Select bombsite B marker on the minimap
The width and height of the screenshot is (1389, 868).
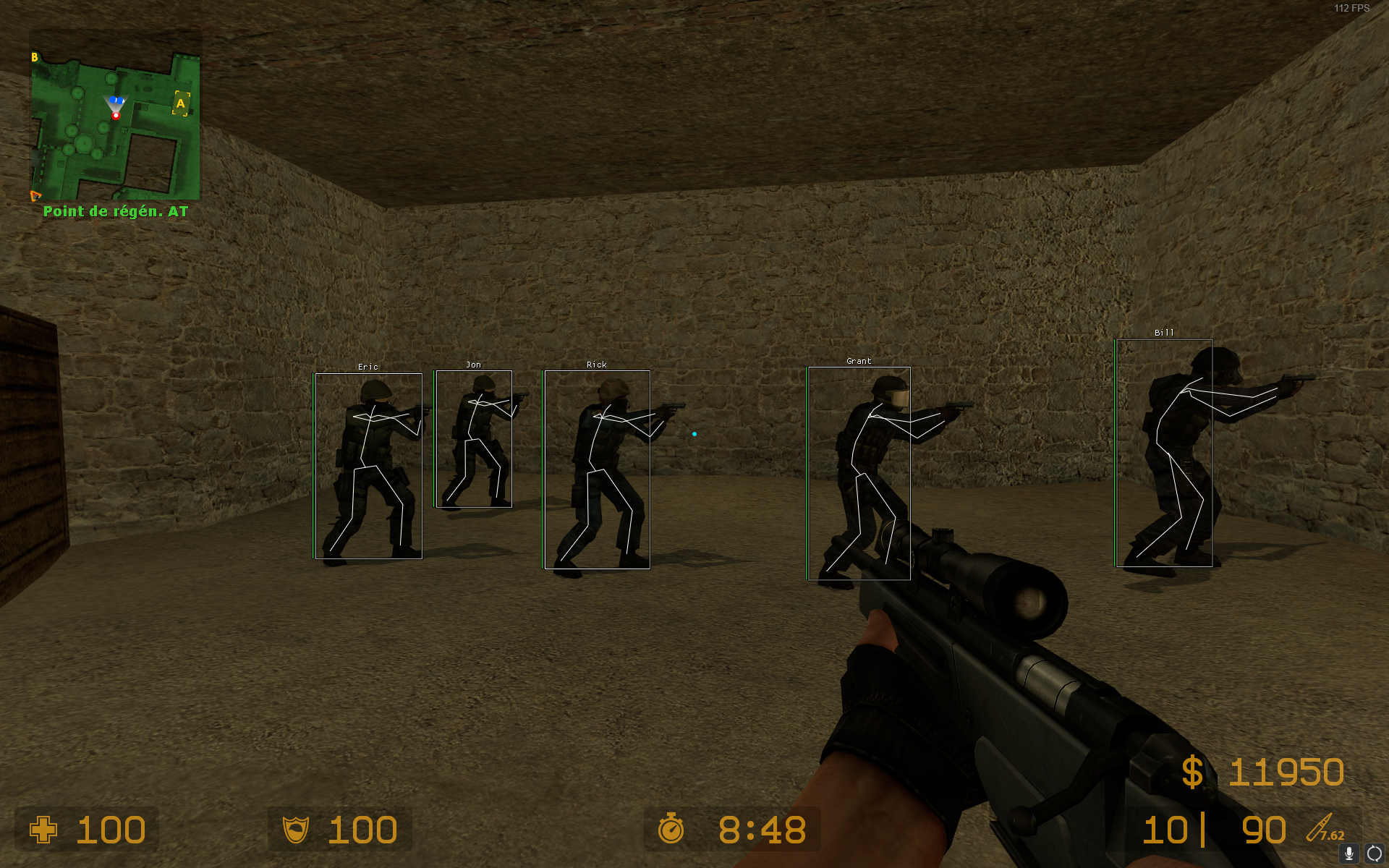(x=34, y=56)
